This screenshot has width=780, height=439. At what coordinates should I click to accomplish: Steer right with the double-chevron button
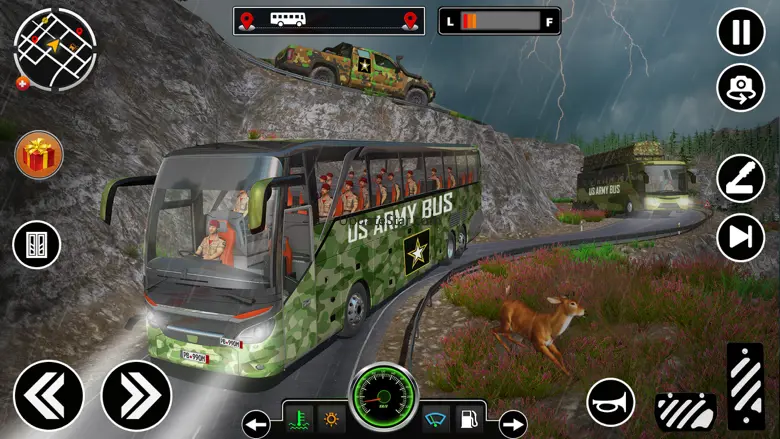coord(136,394)
